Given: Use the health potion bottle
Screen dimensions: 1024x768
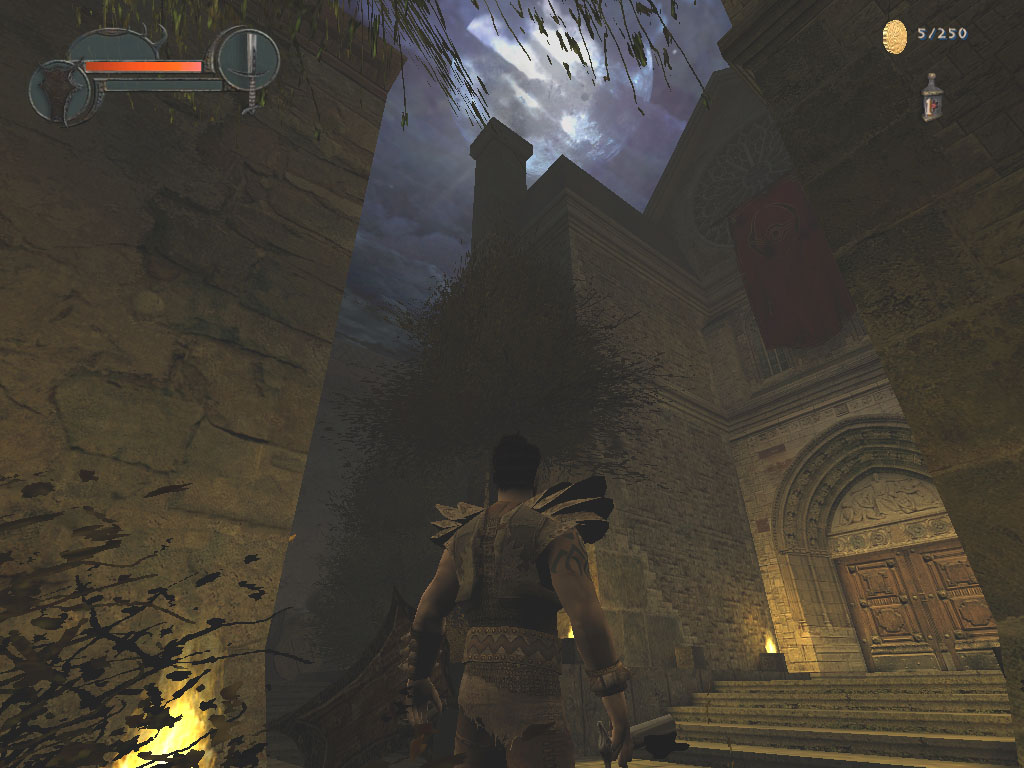Looking at the screenshot, I should coord(932,98).
